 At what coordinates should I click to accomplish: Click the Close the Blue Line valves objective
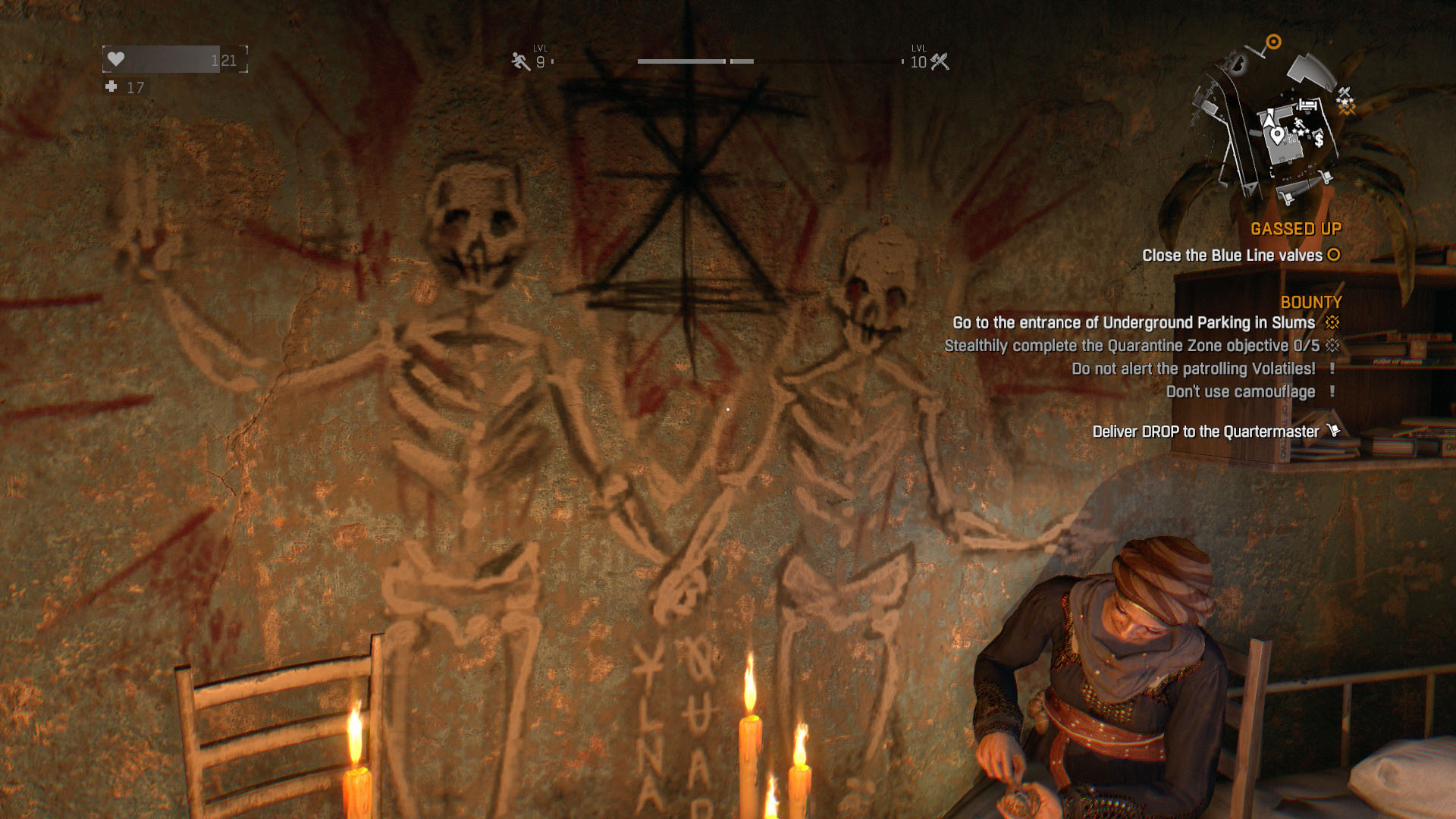[x=1232, y=256]
